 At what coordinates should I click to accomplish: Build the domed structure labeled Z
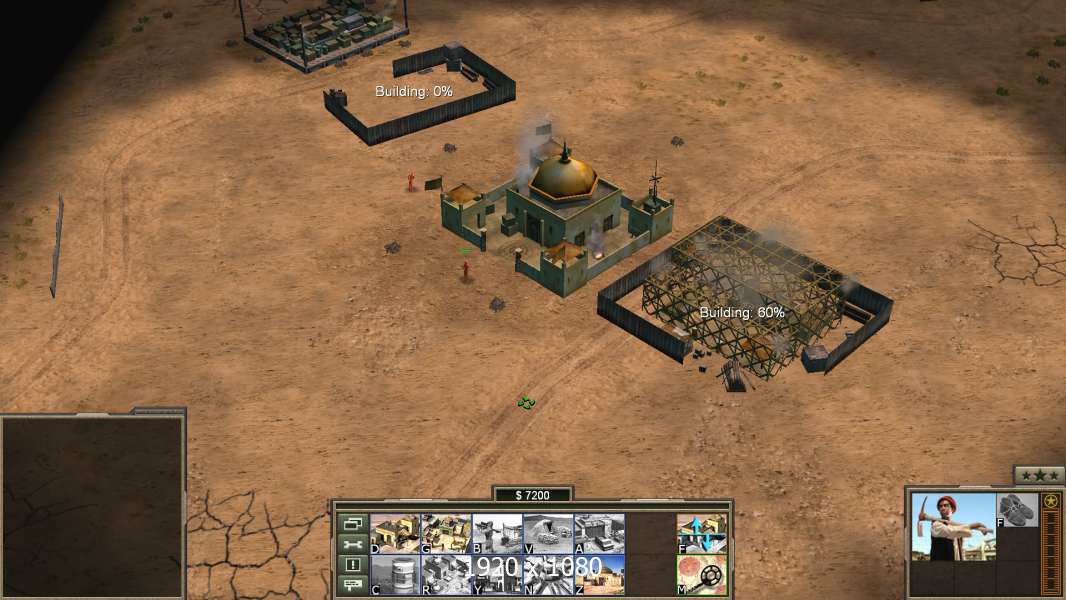click(599, 575)
